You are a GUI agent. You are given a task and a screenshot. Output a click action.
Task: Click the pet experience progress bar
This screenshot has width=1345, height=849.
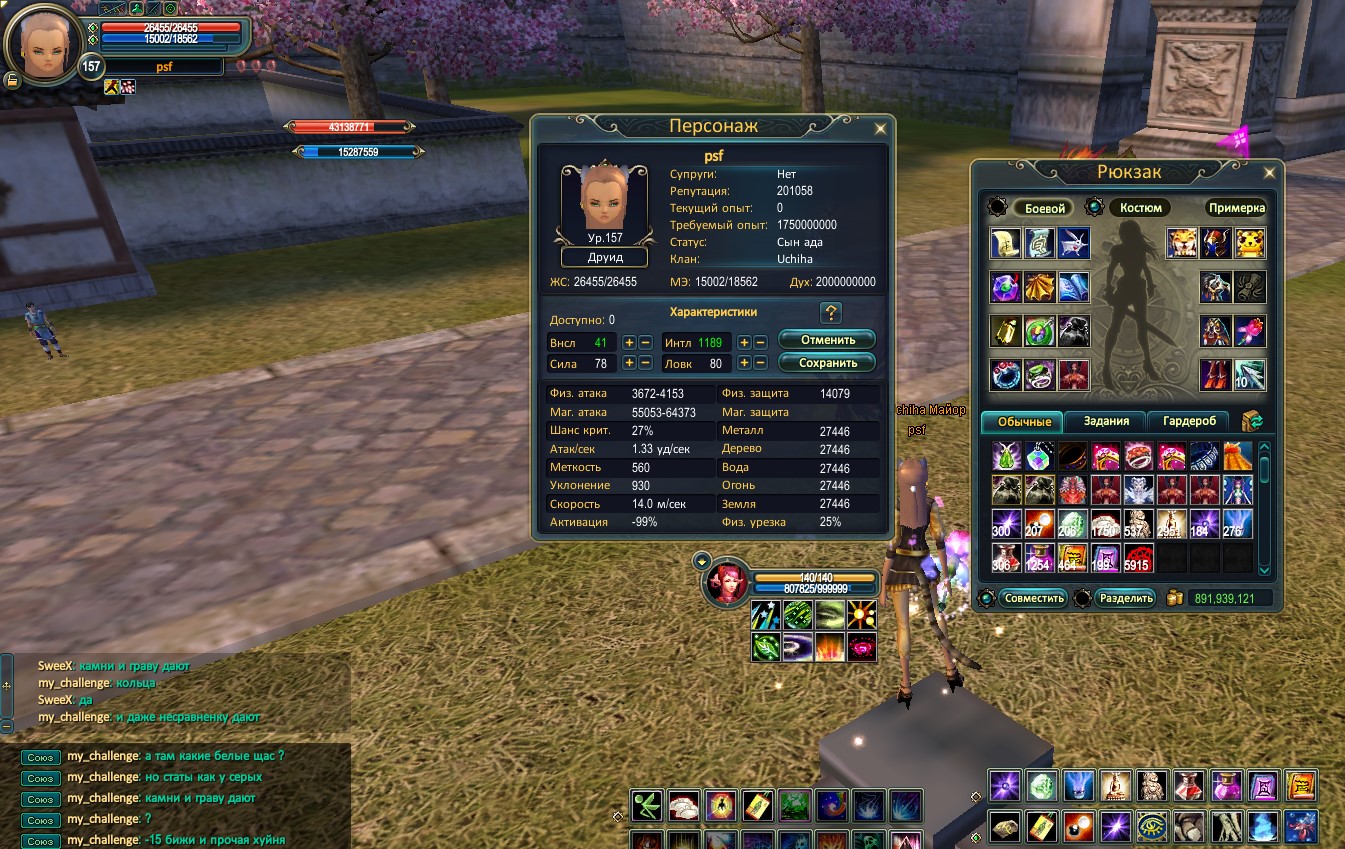click(x=817, y=587)
